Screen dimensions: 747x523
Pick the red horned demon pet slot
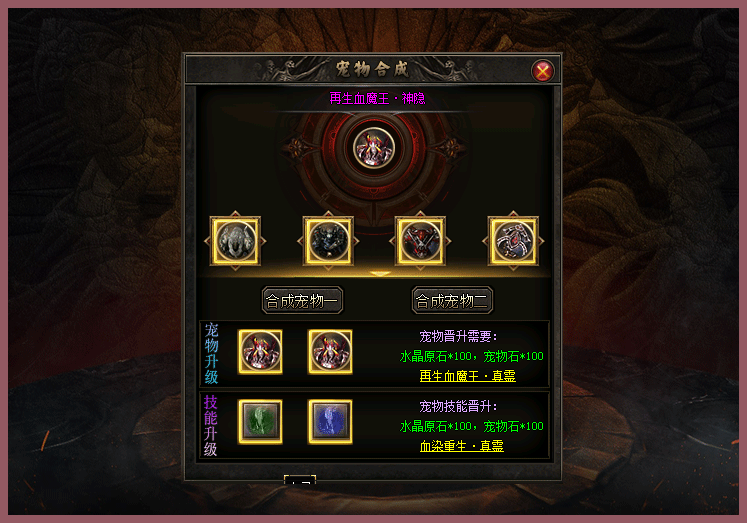[x=420, y=241]
